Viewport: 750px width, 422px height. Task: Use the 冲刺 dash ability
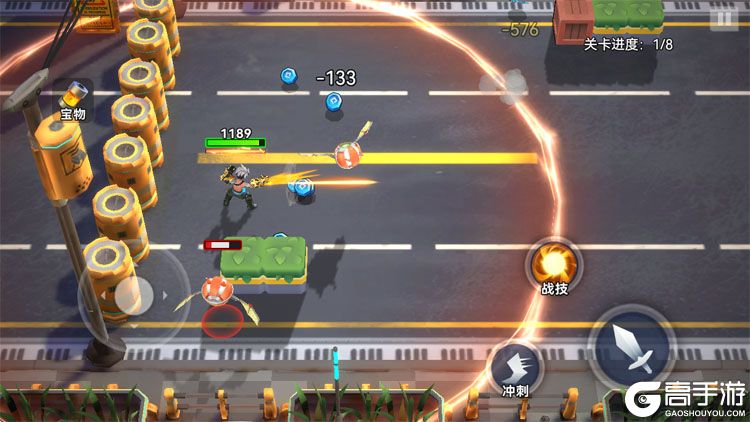pyautogui.click(x=516, y=364)
